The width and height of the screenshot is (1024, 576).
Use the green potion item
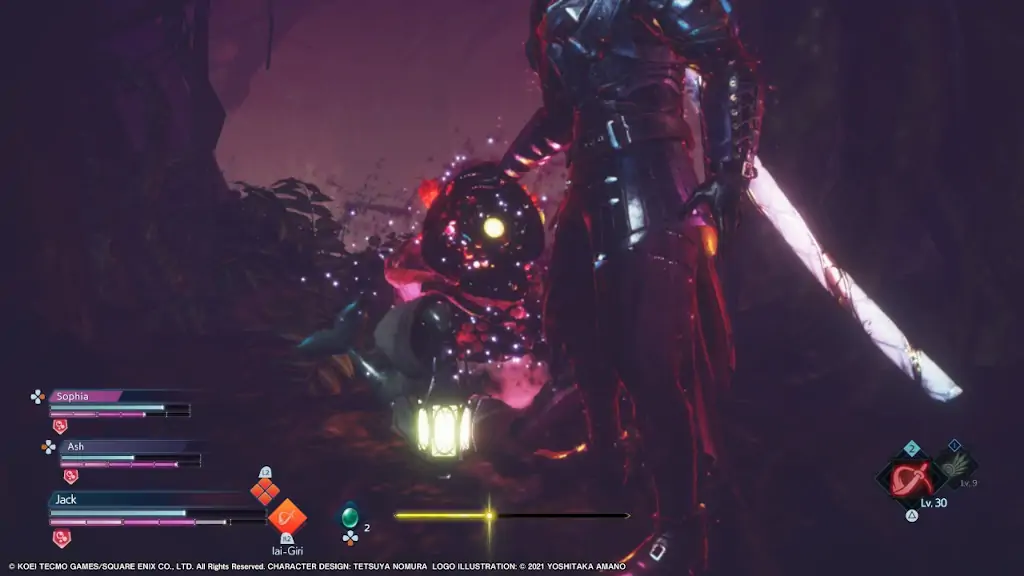point(350,516)
